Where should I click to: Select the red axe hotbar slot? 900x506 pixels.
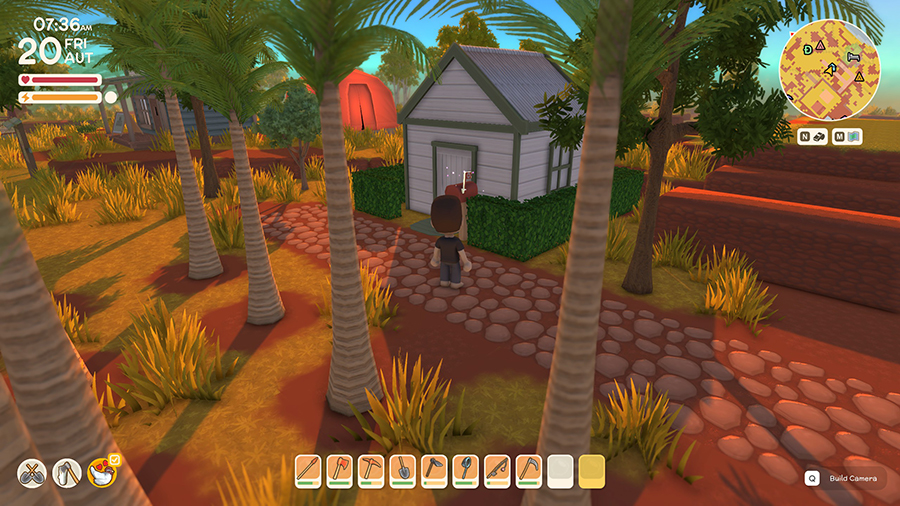[340, 469]
